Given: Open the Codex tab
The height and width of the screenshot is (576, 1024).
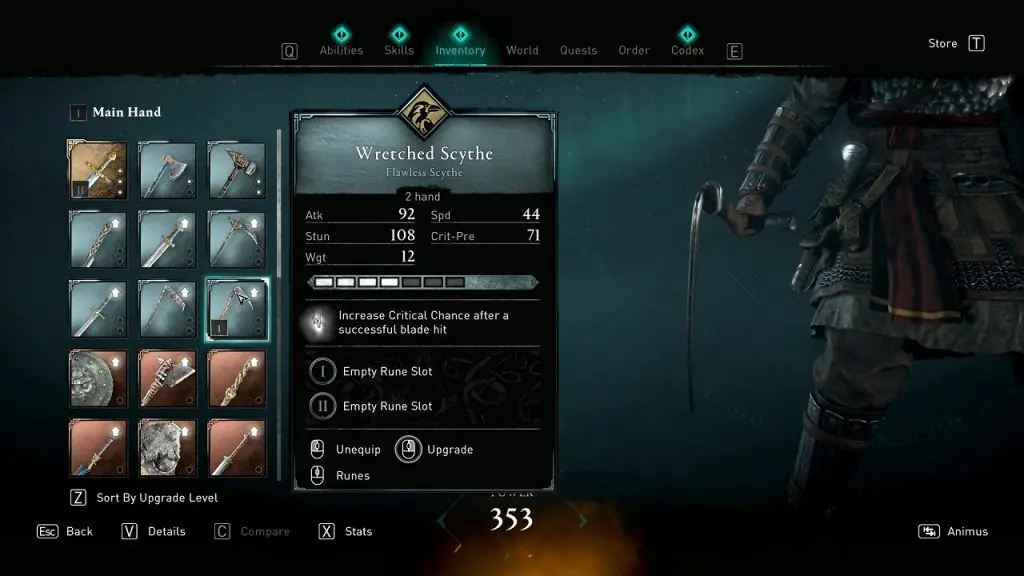Looking at the screenshot, I should pos(688,50).
